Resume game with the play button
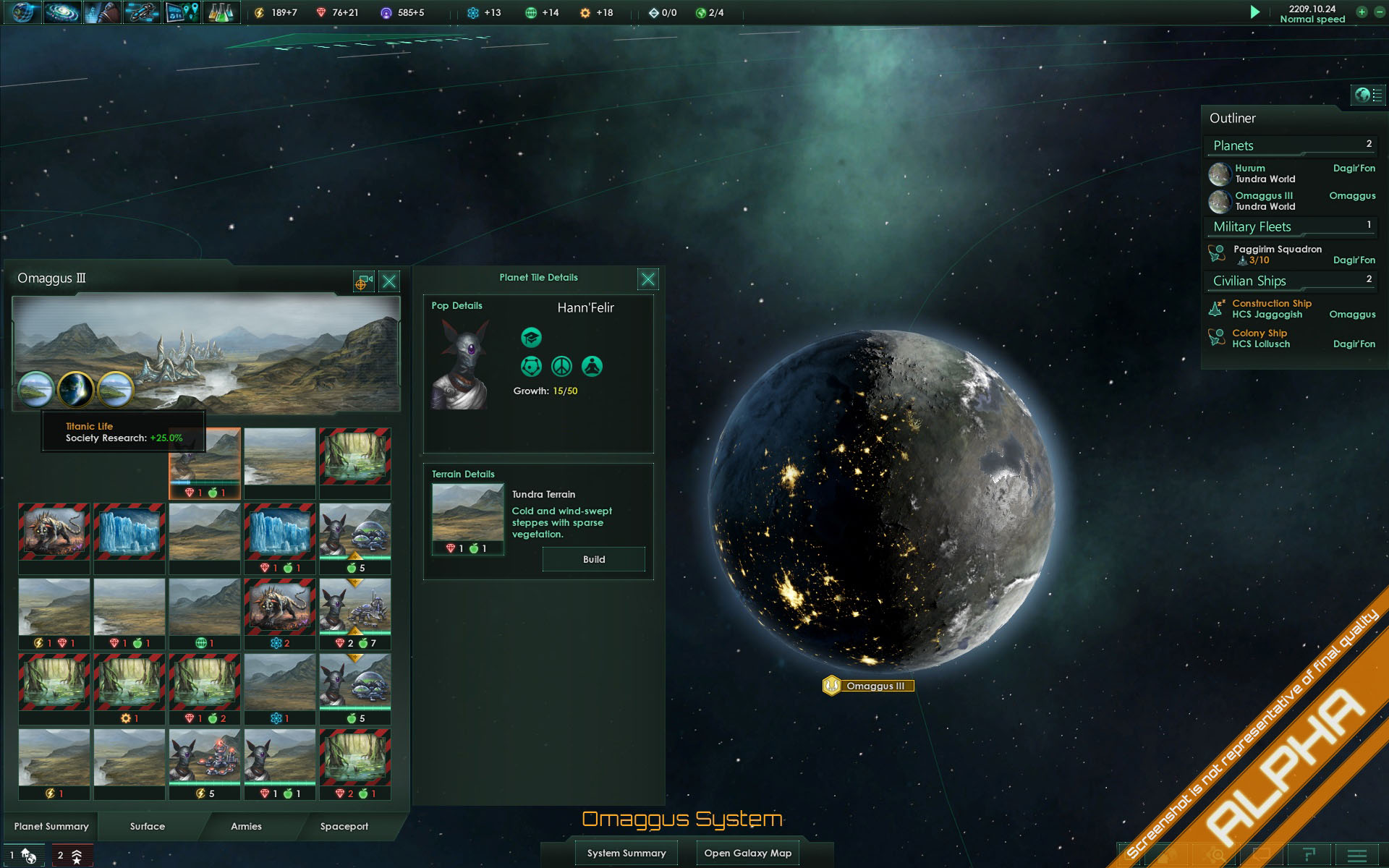 pos(1255,12)
